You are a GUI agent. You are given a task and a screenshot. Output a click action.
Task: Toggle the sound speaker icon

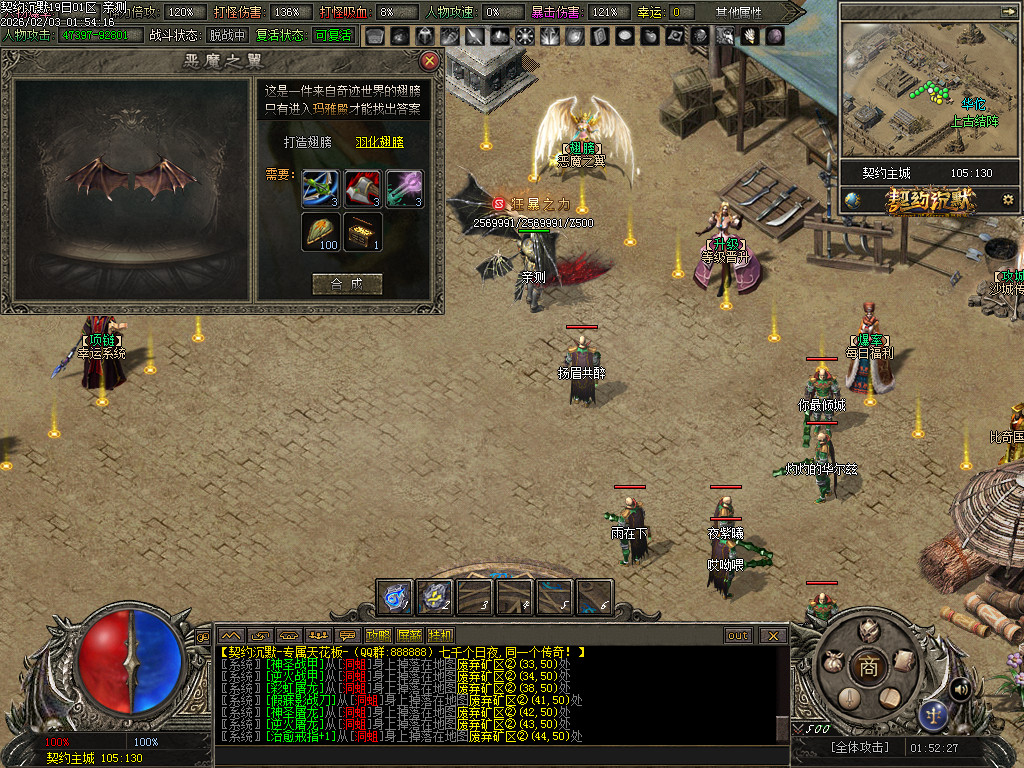[x=961, y=688]
